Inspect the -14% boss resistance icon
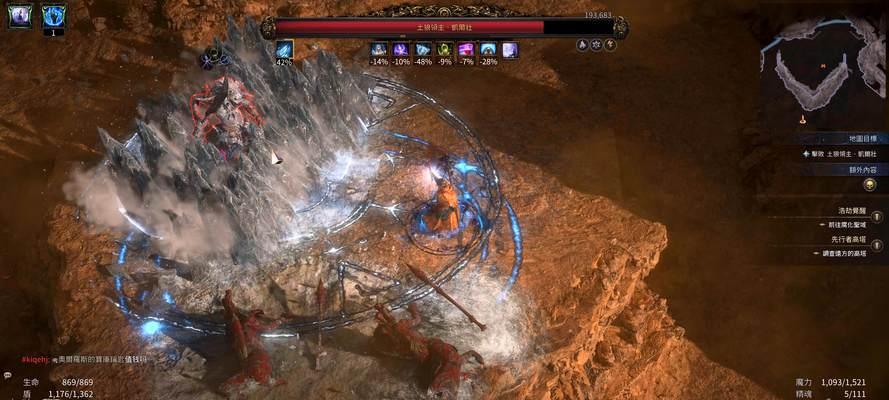 379,49
